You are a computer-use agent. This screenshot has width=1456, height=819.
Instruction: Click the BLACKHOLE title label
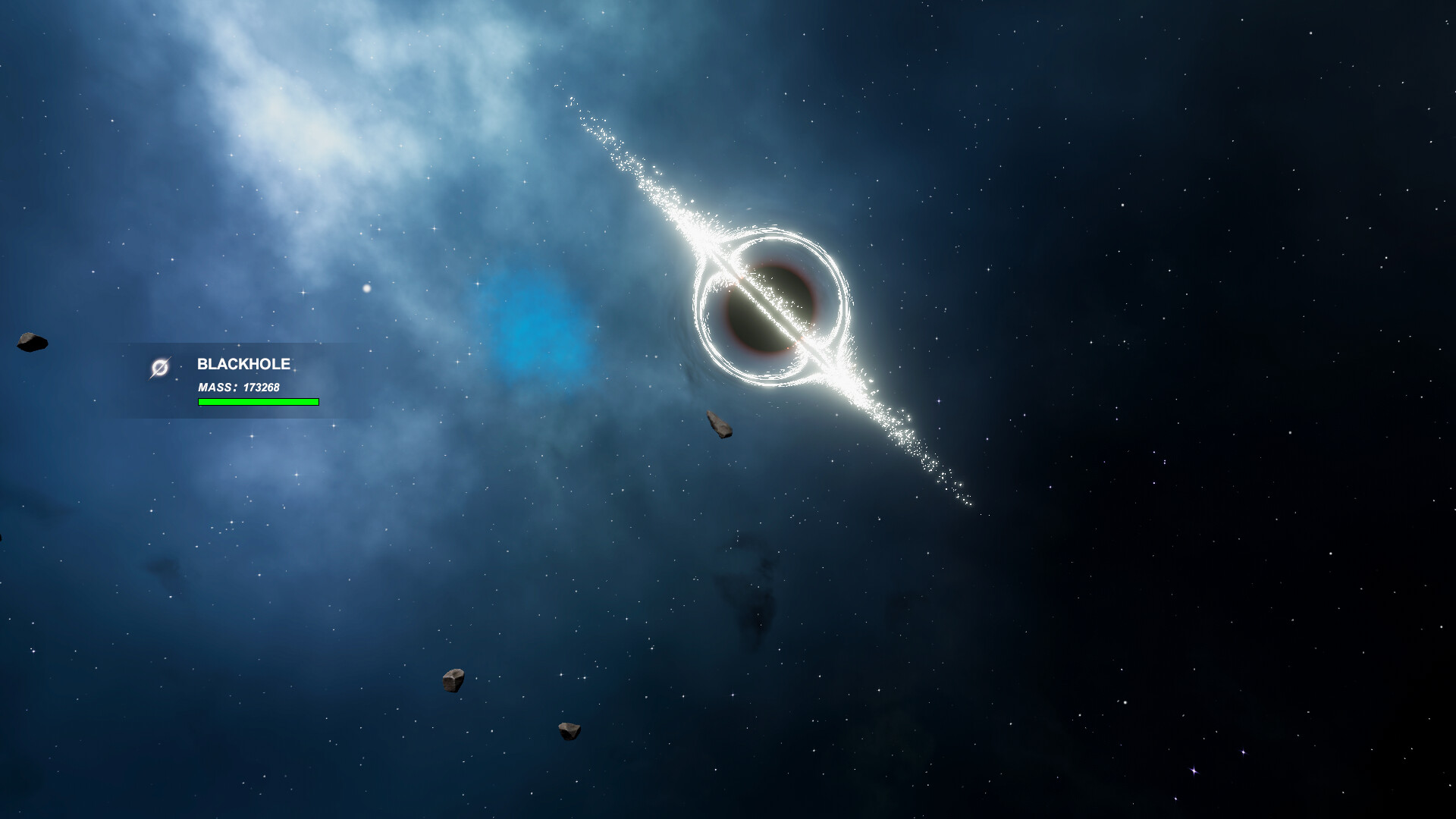[244, 365]
